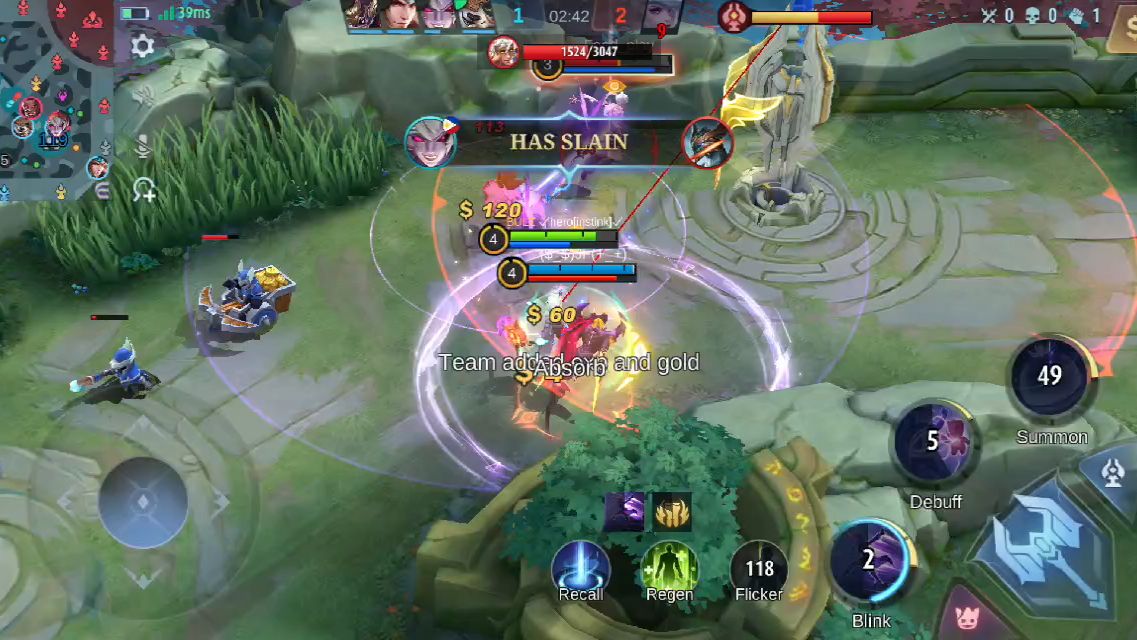Cast the Summon ultimate skill
This screenshot has height=640, width=1137.
point(1050,378)
